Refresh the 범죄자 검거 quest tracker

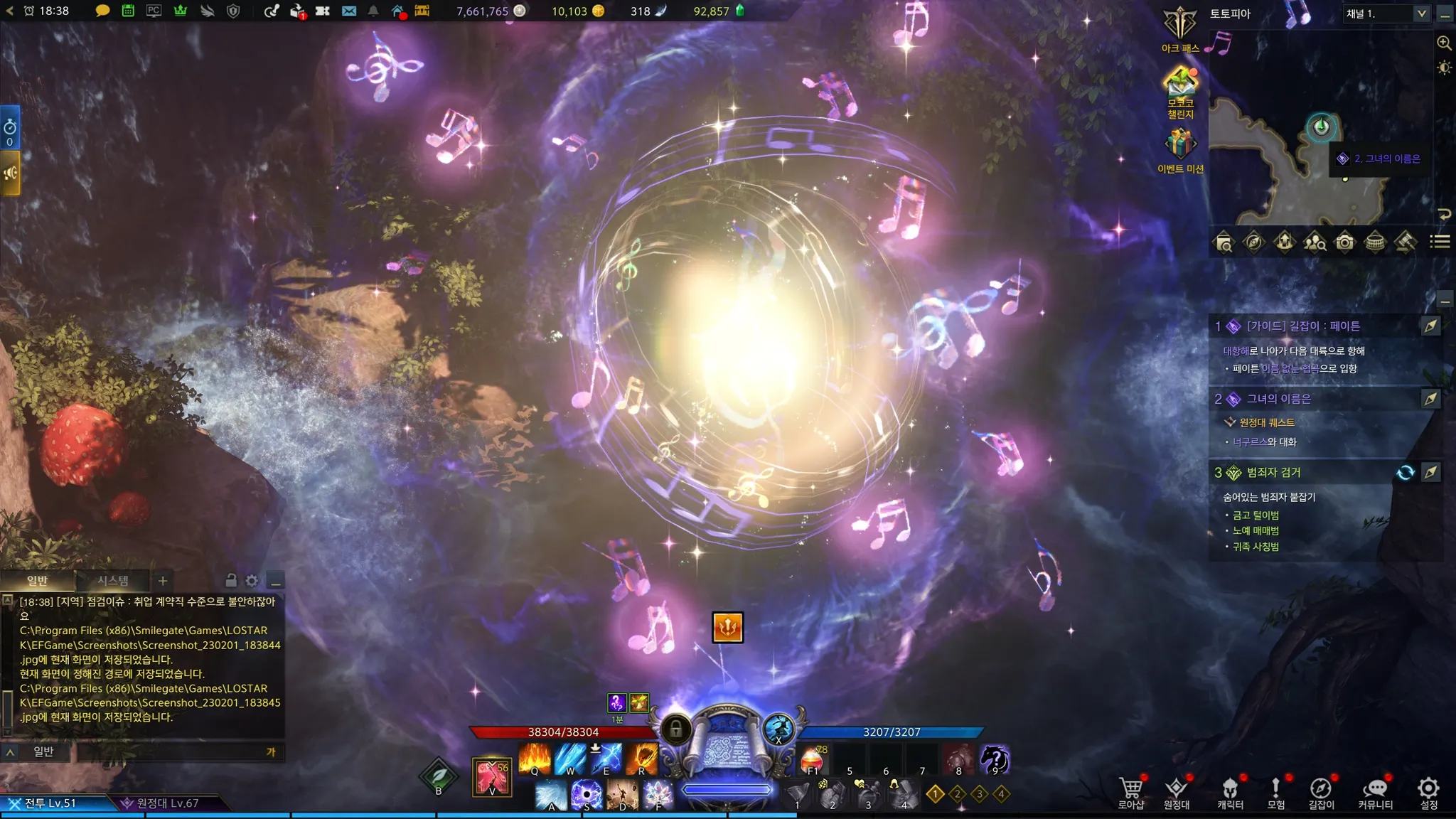point(1405,473)
